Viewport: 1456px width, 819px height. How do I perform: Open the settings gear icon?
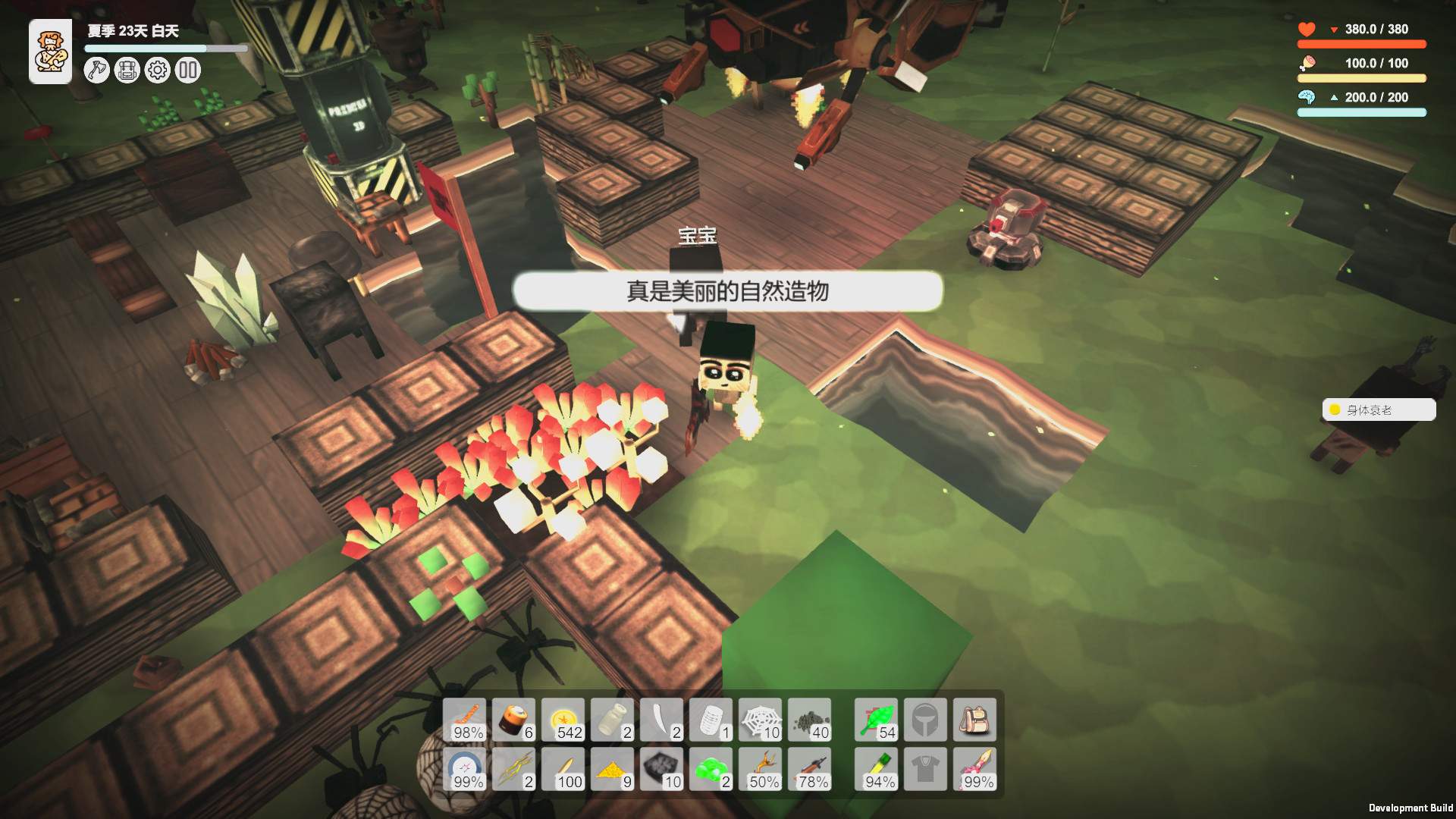click(x=157, y=70)
